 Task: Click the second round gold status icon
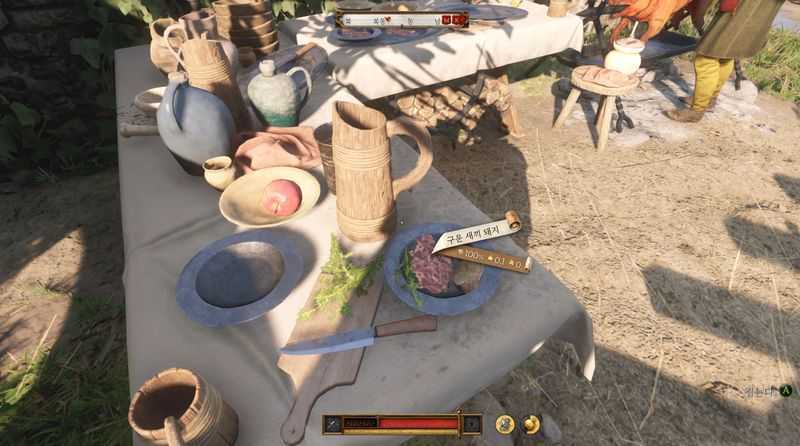point(531,424)
